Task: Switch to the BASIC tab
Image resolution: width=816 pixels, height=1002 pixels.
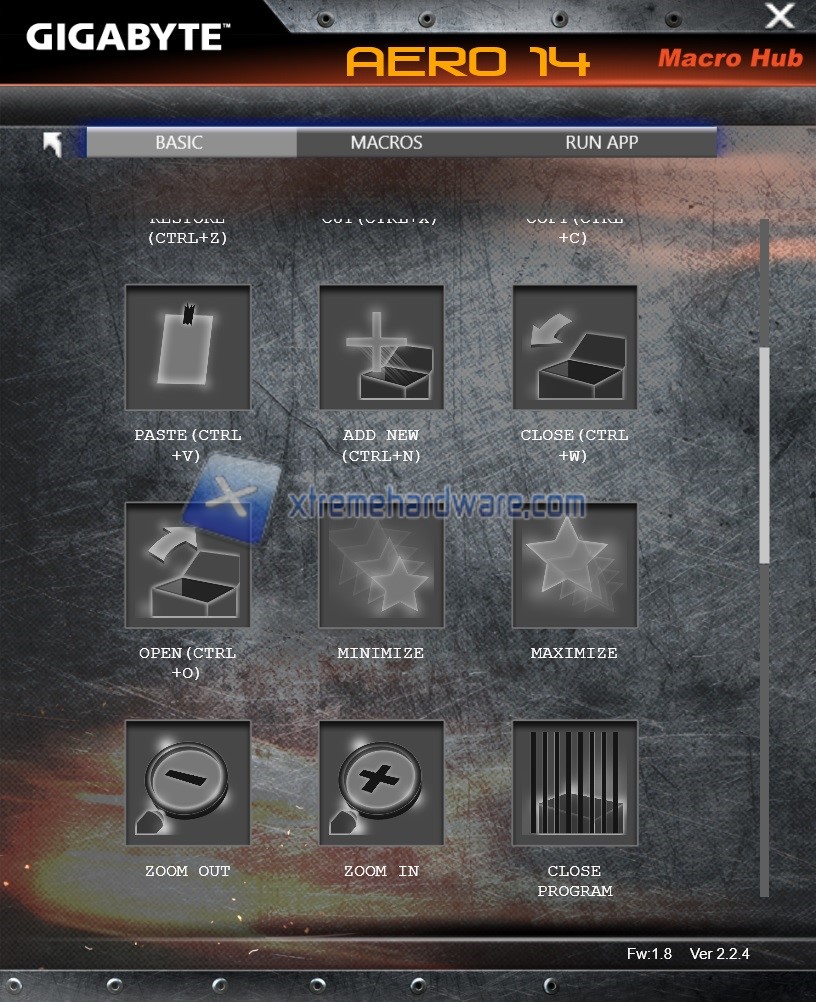Action: click(x=179, y=142)
